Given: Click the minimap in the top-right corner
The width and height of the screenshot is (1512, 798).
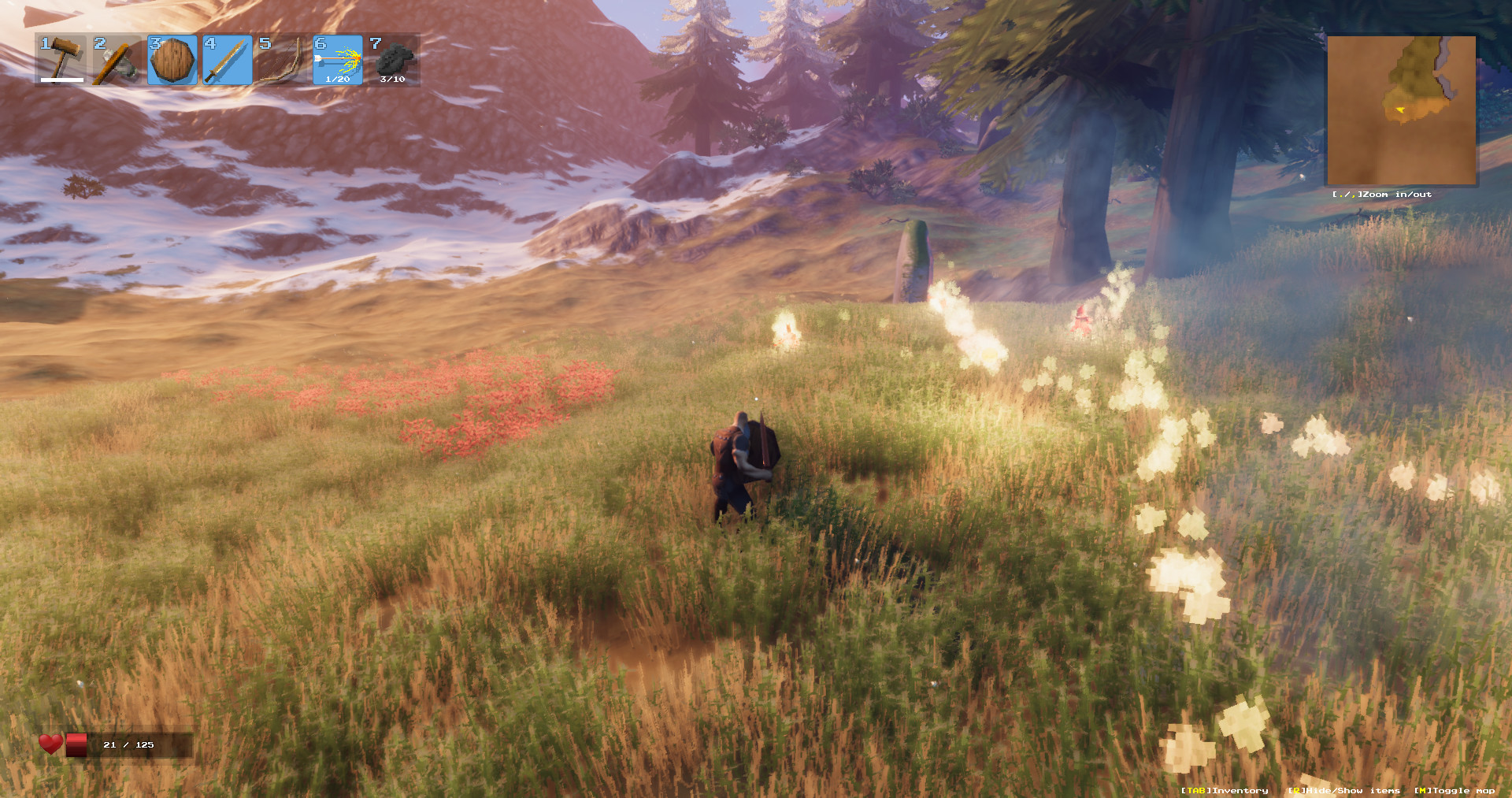Looking at the screenshot, I should tap(1402, 110).
